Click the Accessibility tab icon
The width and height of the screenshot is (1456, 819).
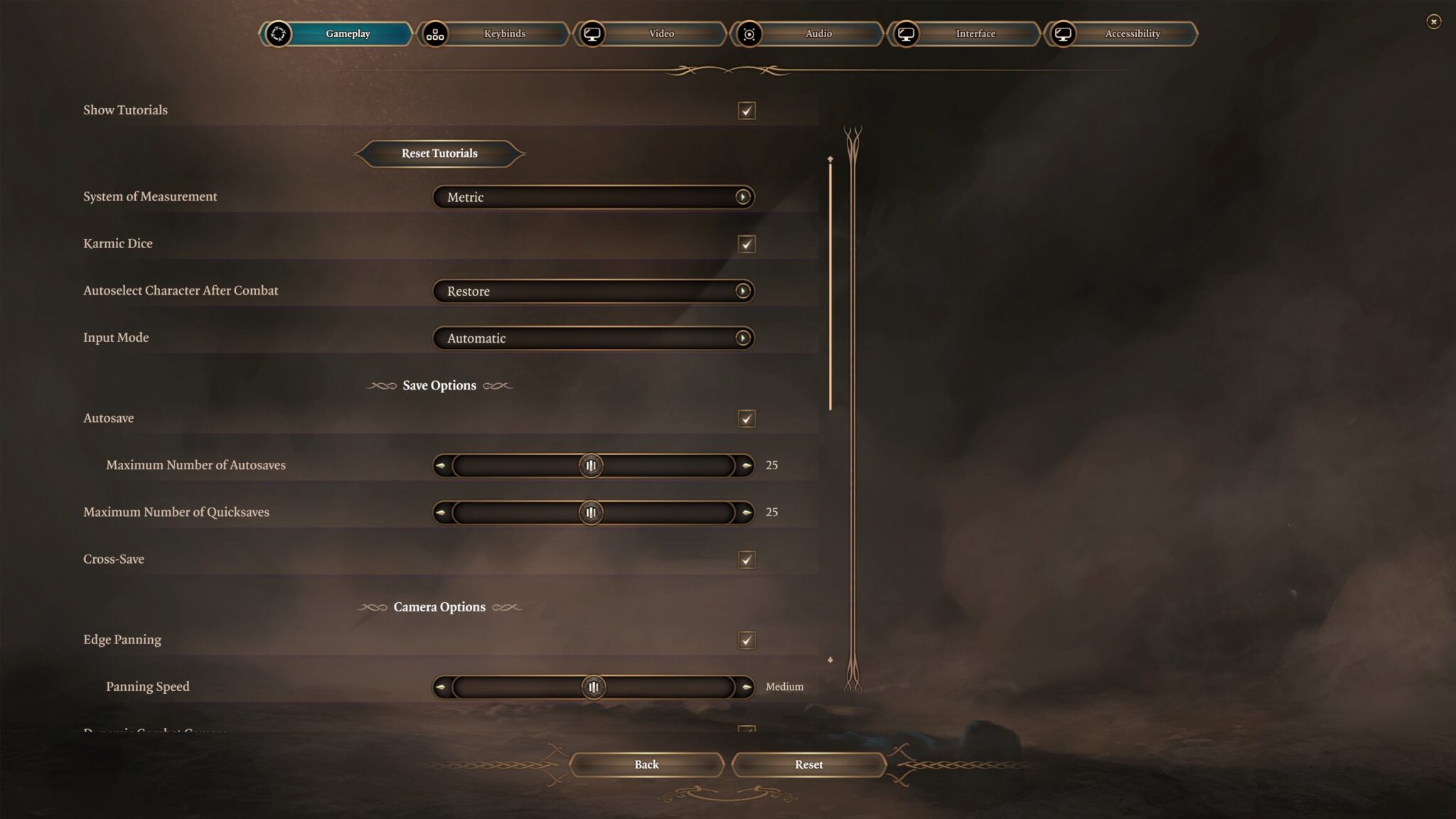[1063, 33]
